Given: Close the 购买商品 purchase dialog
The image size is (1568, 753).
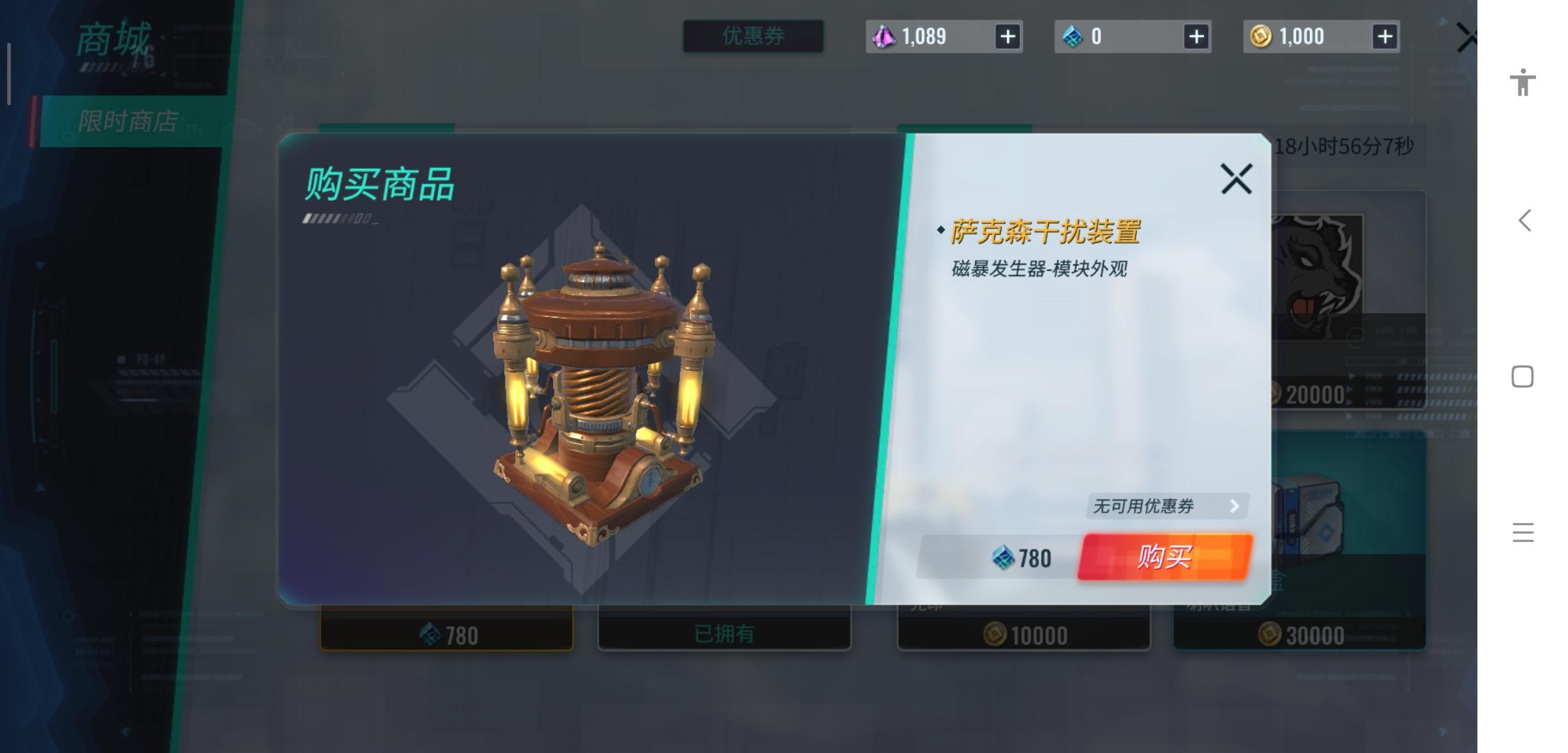Looking at the screenshot, I should click(x=1236, y=178).
